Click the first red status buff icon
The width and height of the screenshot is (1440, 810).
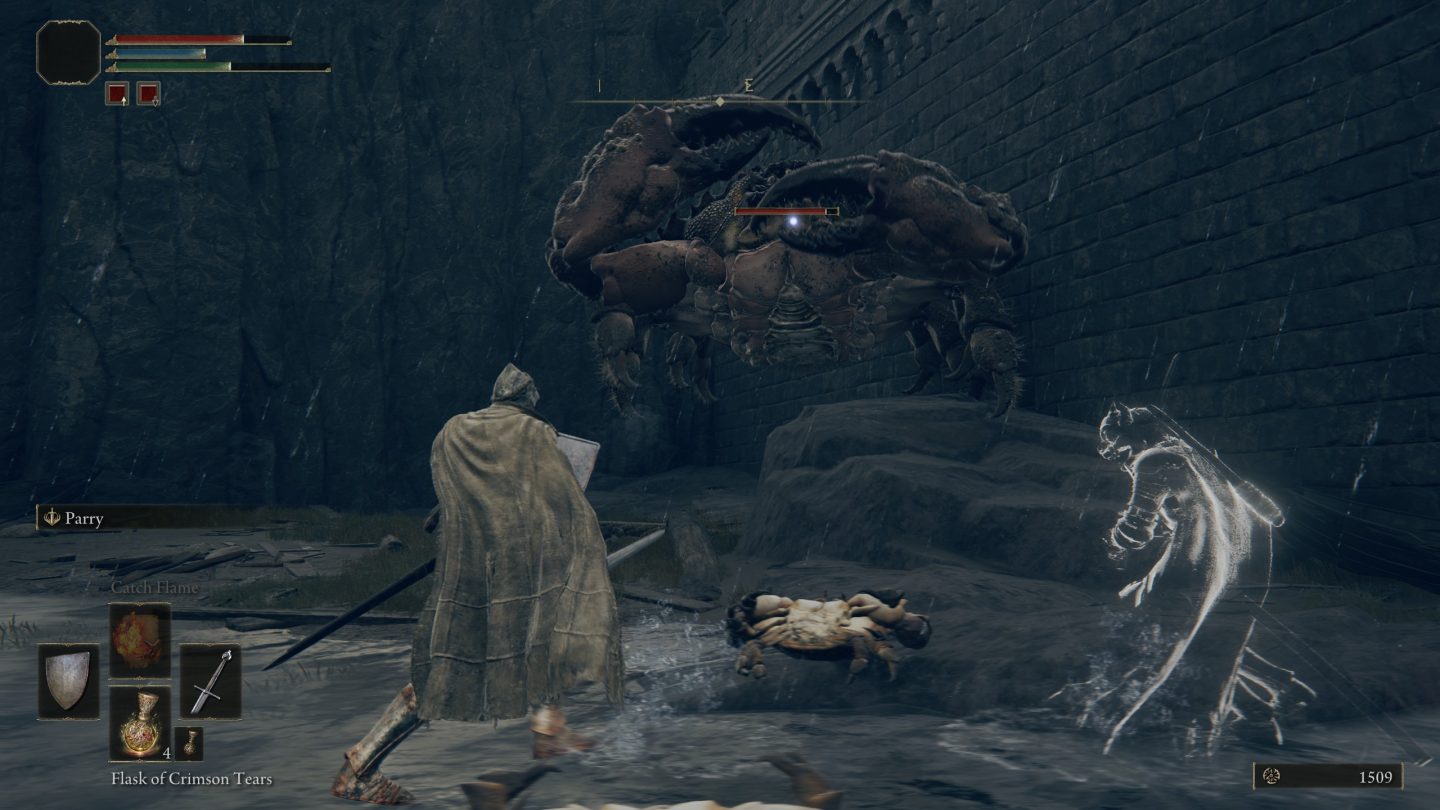pos(117,94)
